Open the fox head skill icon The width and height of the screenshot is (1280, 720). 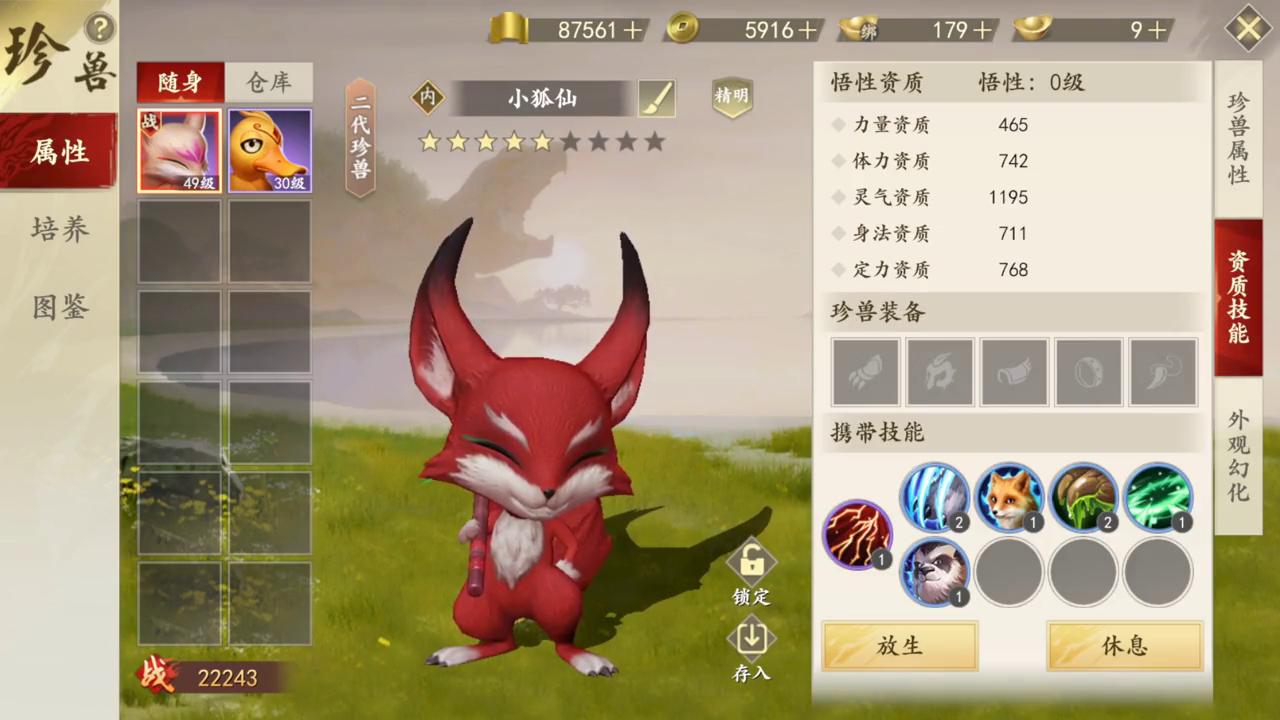tap(1009, 497)
